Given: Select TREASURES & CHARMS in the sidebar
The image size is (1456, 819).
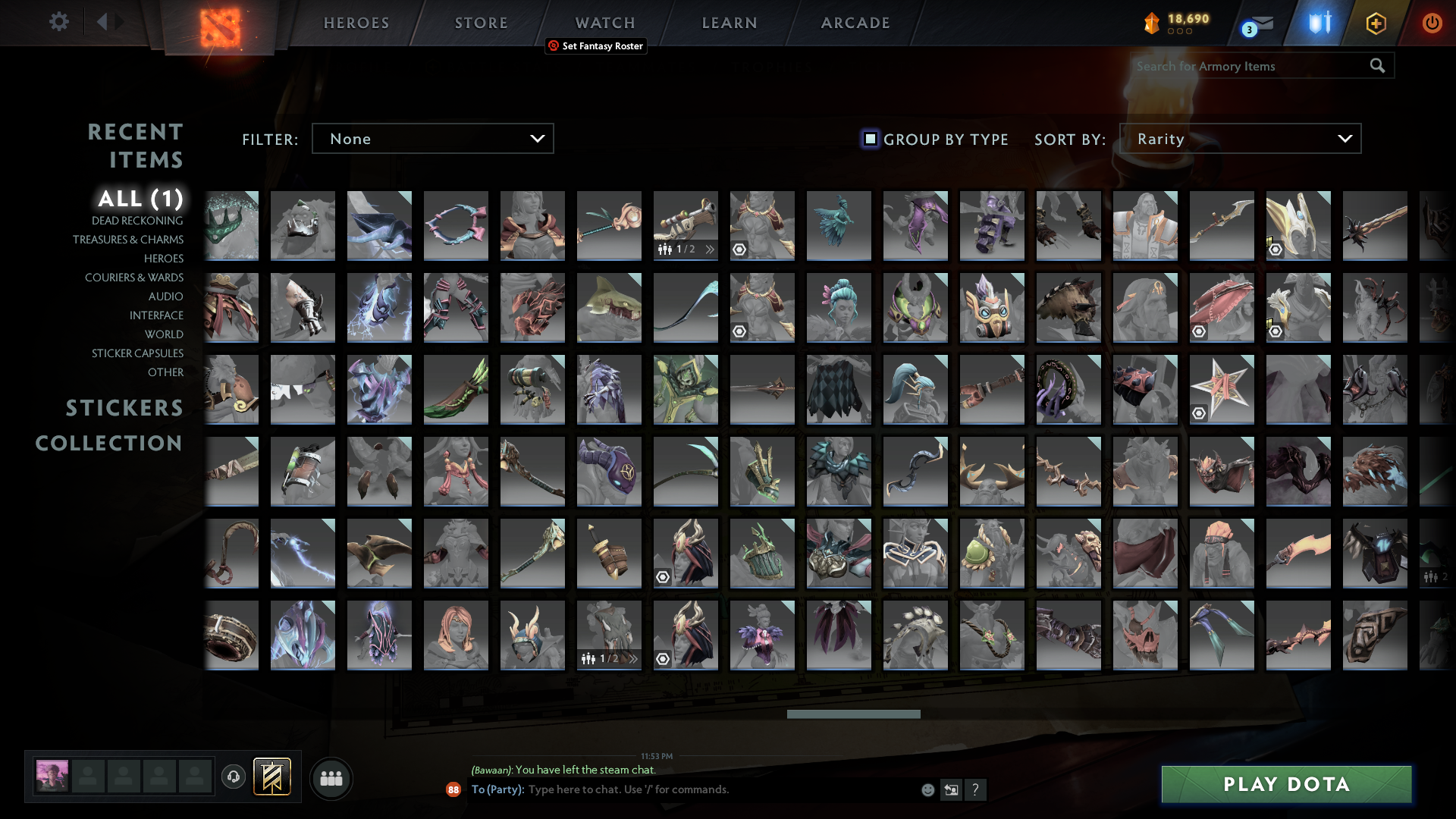Looking at the screenshot, I should coord(128,240).
